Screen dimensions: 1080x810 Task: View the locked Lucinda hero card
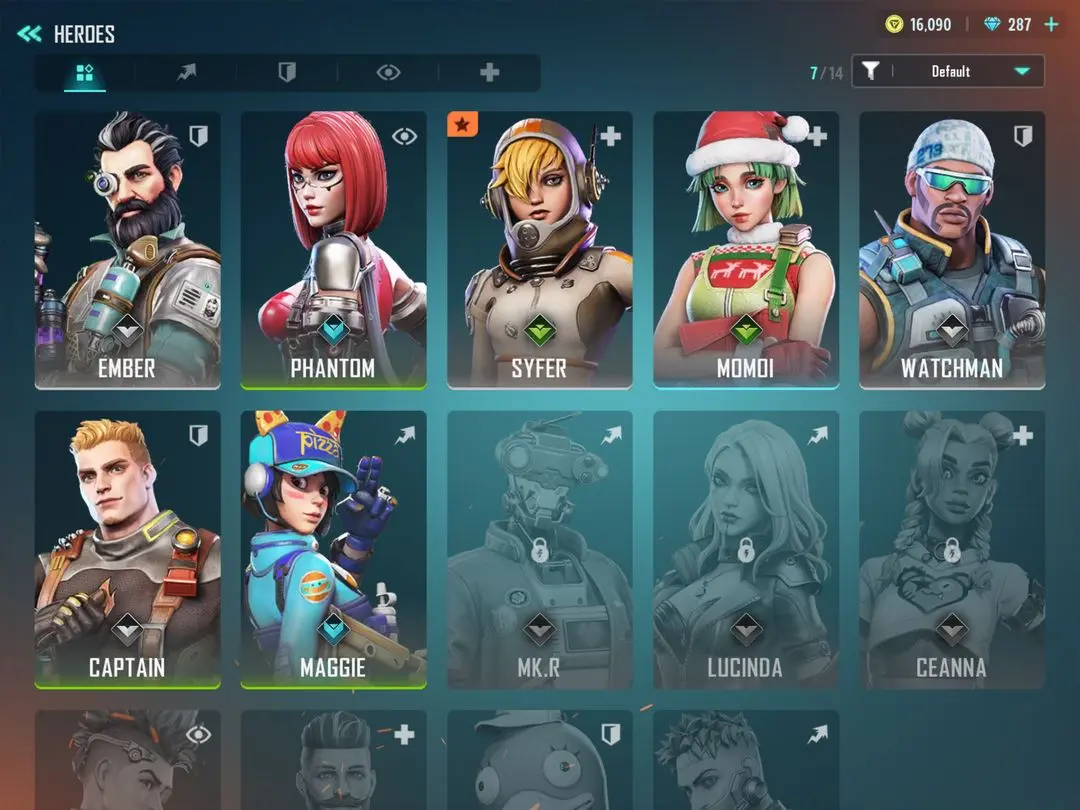click(x=746, y=549)
